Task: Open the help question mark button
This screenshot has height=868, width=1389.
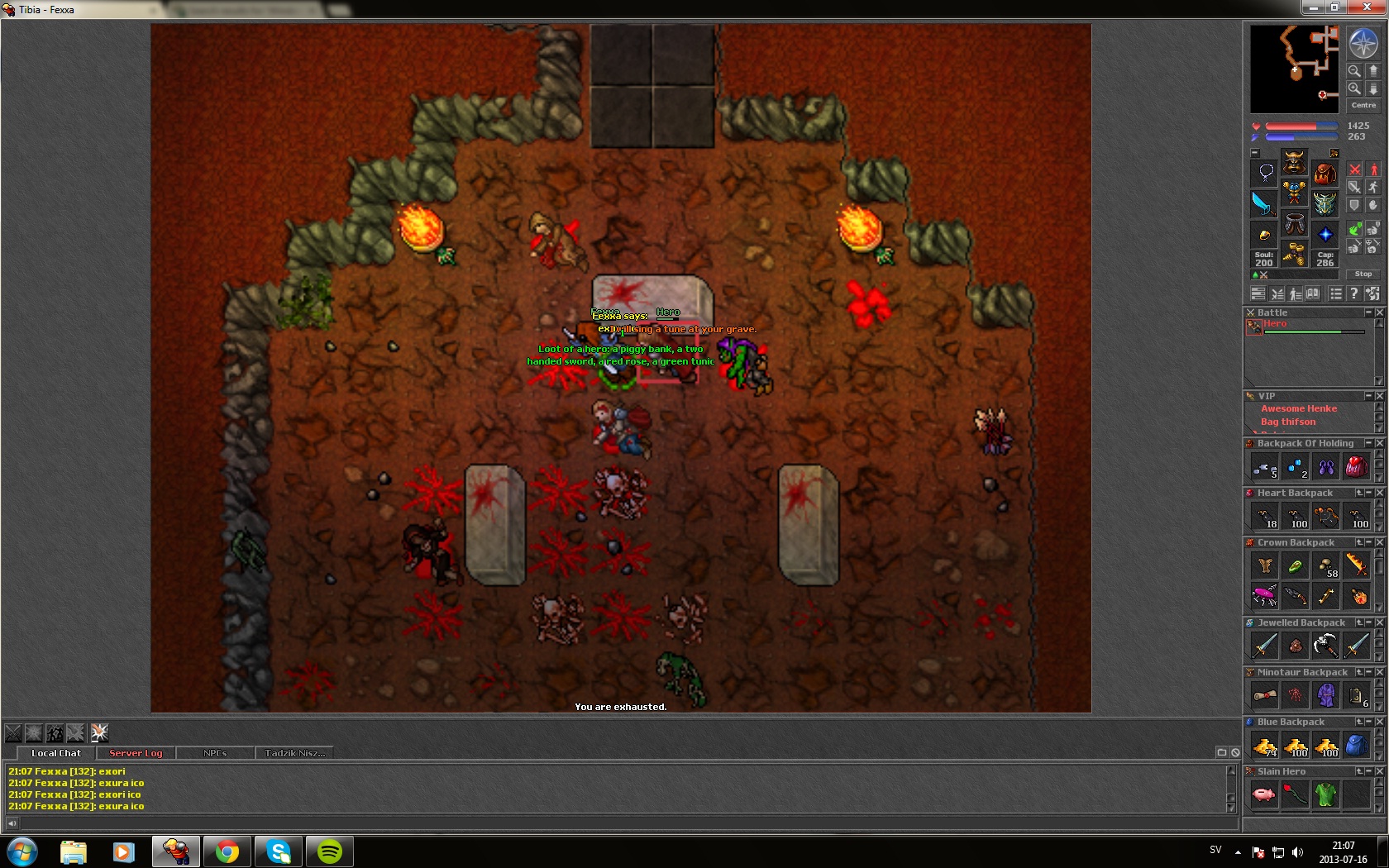Action: [x=1353, y=293]
